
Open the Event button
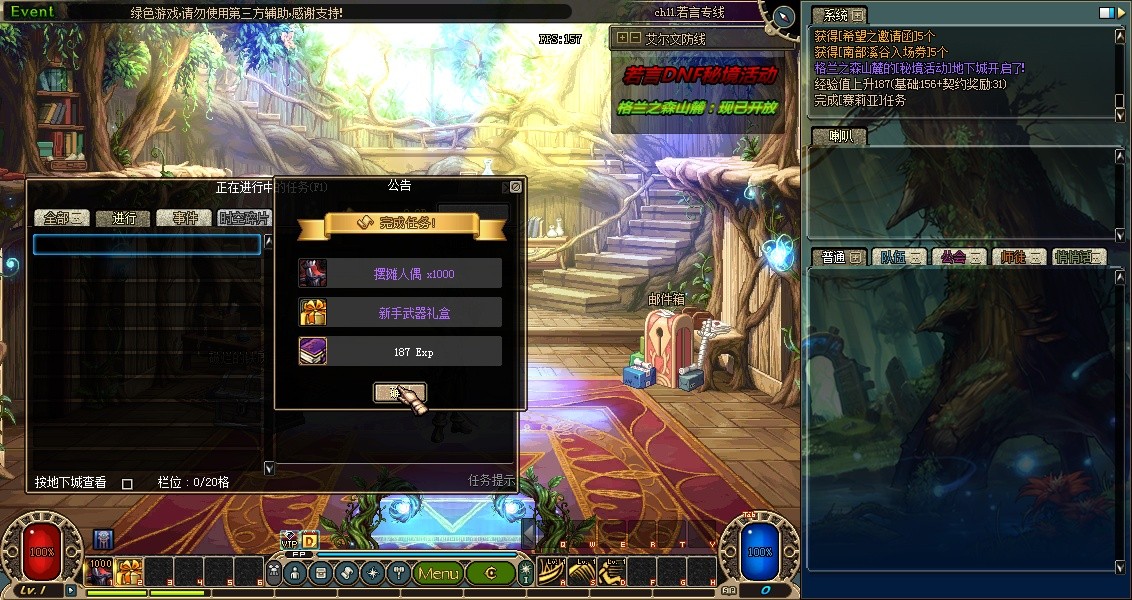(31, 12)
